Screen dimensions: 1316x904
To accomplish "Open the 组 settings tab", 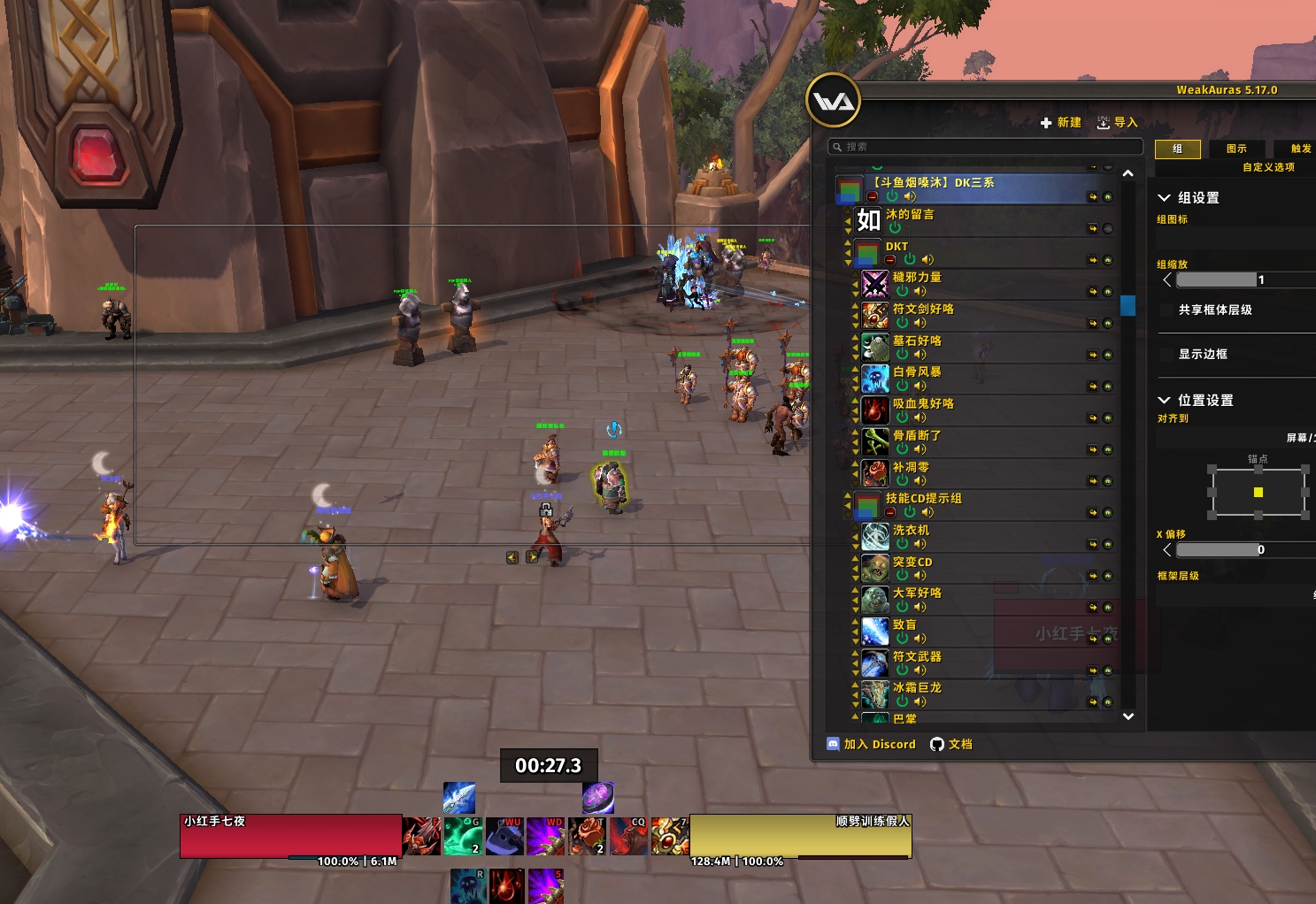I will (x=1177, y=149).
